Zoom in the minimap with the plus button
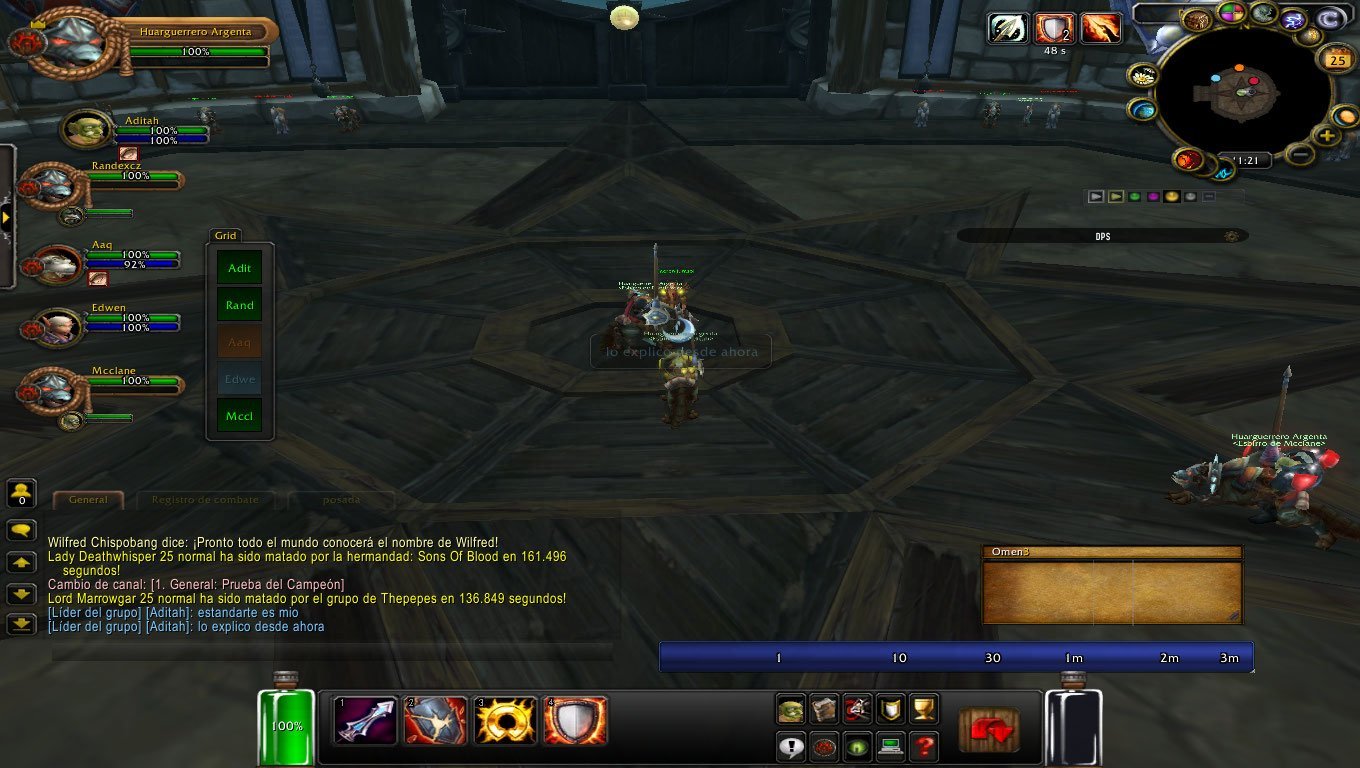Viewport: 1360px width, 768px height. (x=1326, y=136)
